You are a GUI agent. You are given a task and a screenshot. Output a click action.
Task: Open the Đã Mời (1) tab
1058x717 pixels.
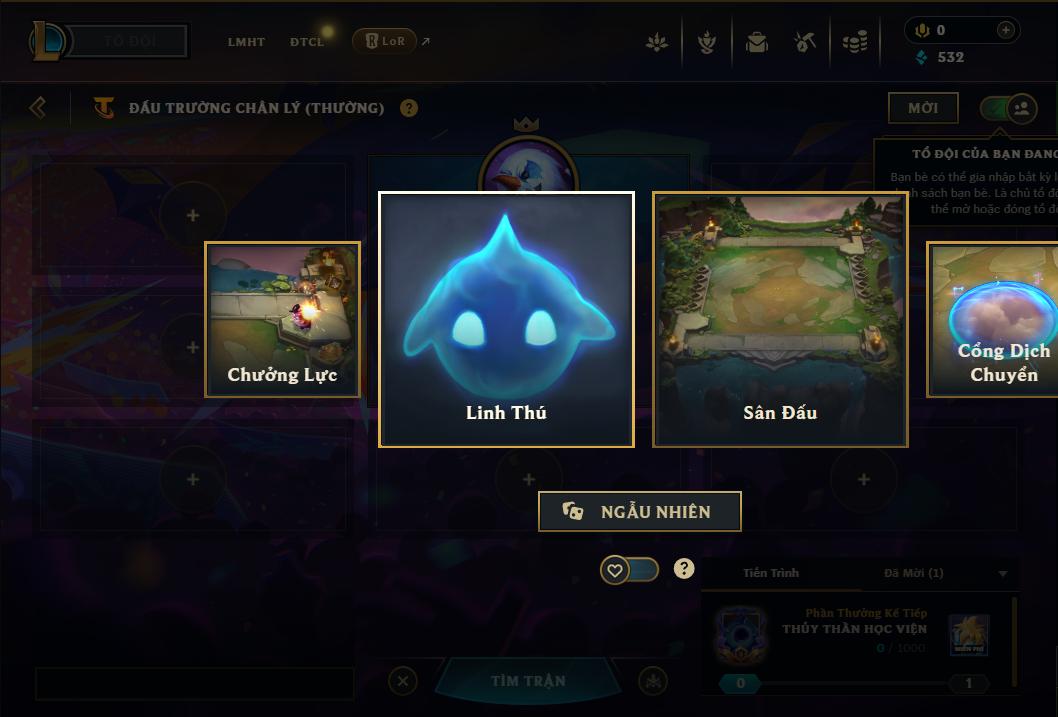click(x=913, y=573)
